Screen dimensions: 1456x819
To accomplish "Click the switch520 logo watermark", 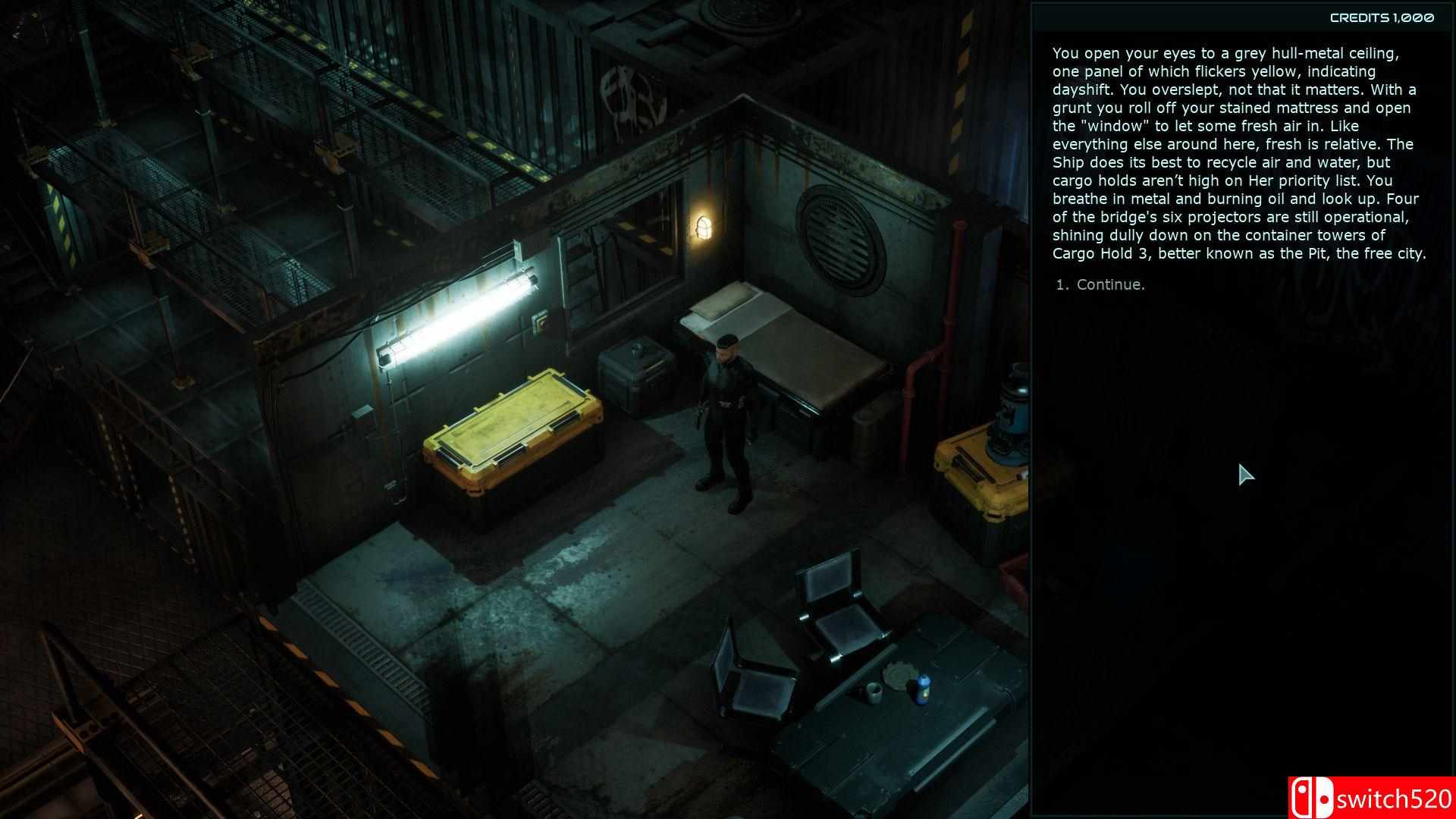I will (x=1371, y=798).
